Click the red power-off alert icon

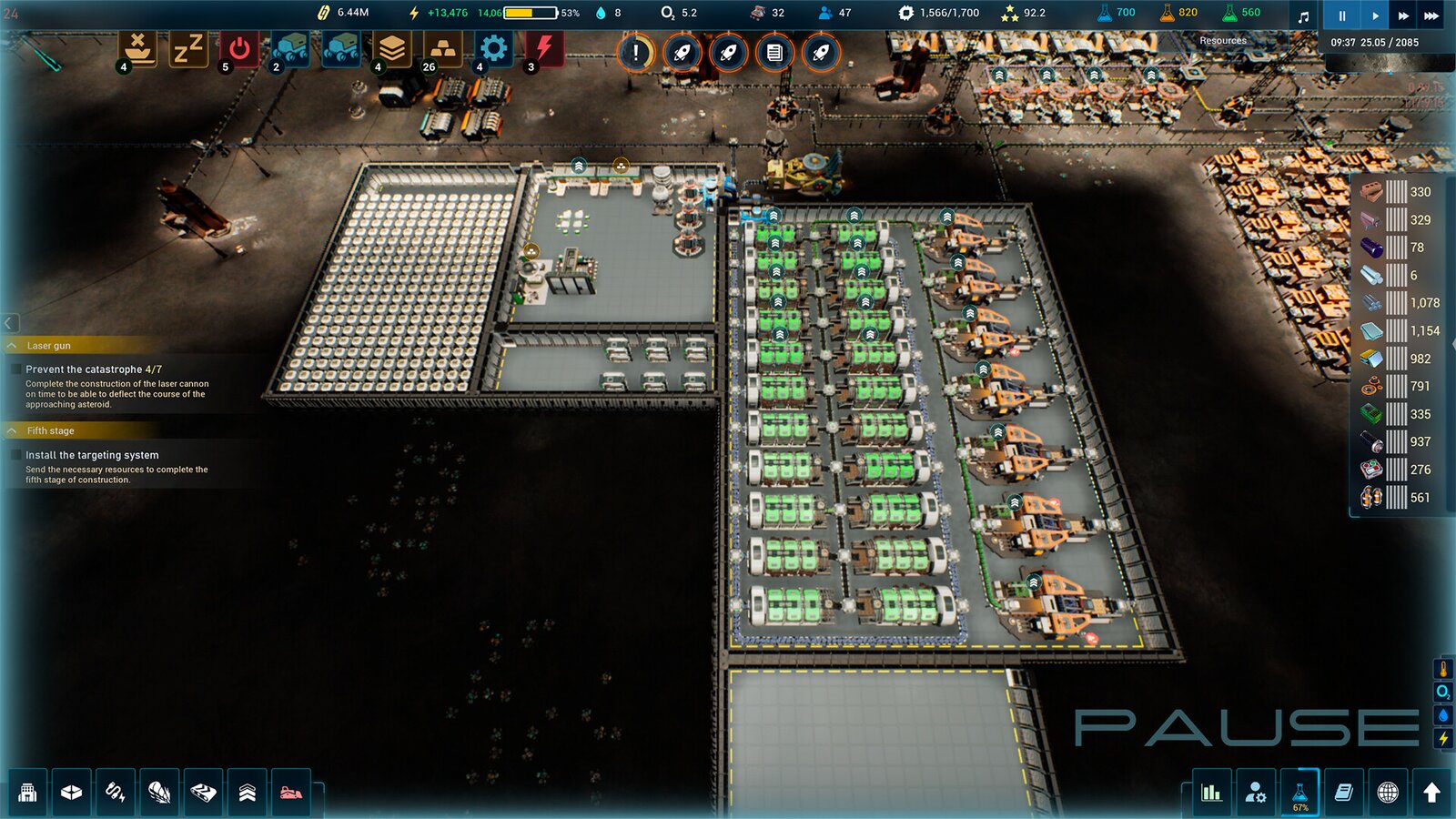coord(239,49)
